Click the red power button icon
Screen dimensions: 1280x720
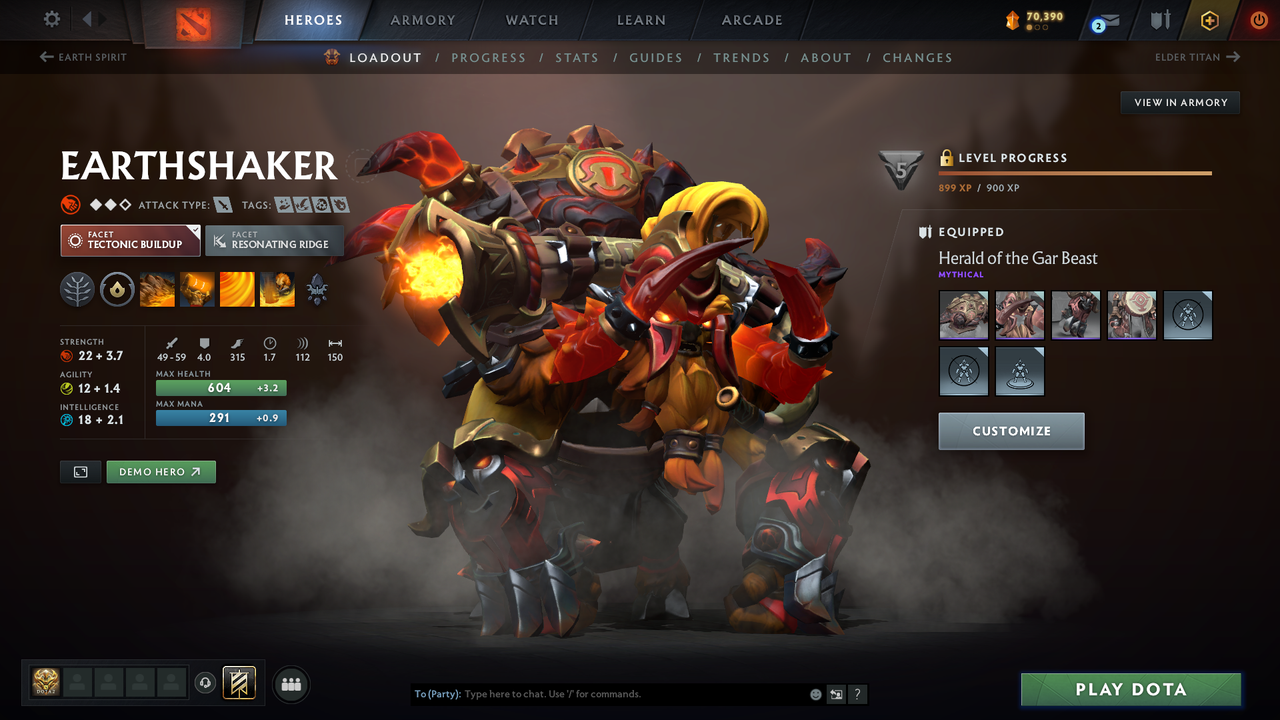coord(1258,19)
